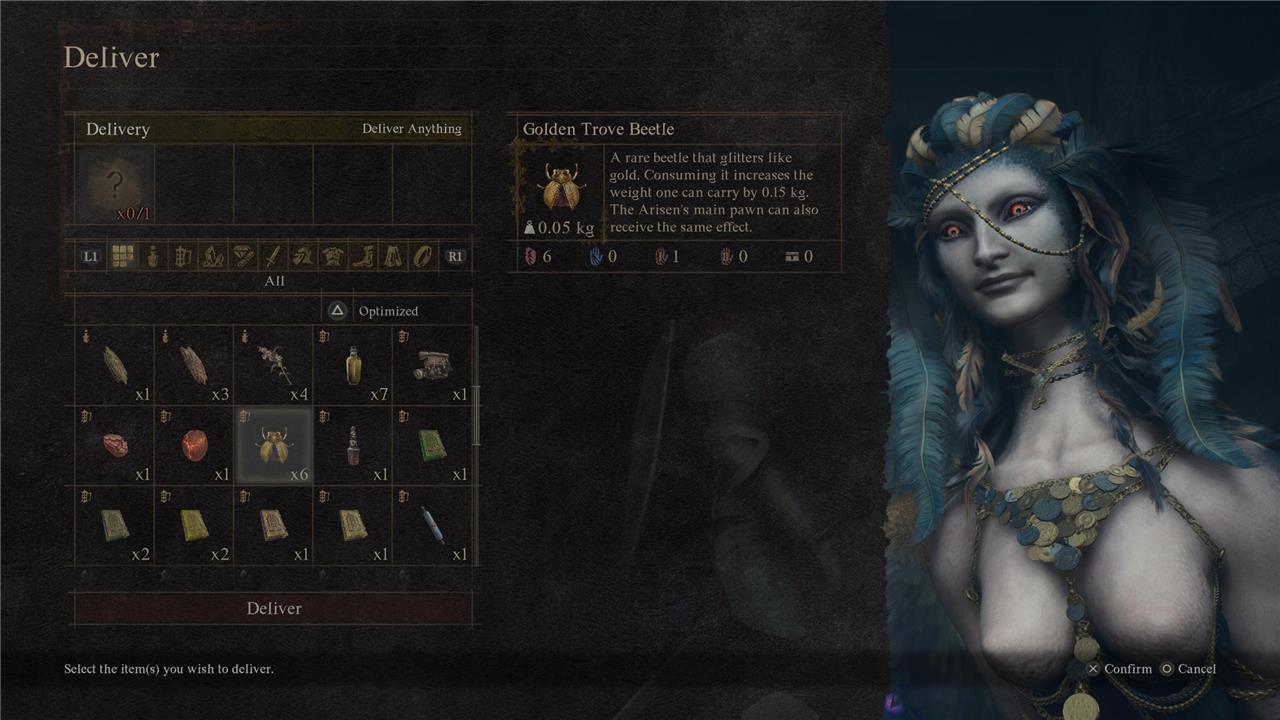
Task: Change the Optimized sort order
Action: [x=376, y=311]
